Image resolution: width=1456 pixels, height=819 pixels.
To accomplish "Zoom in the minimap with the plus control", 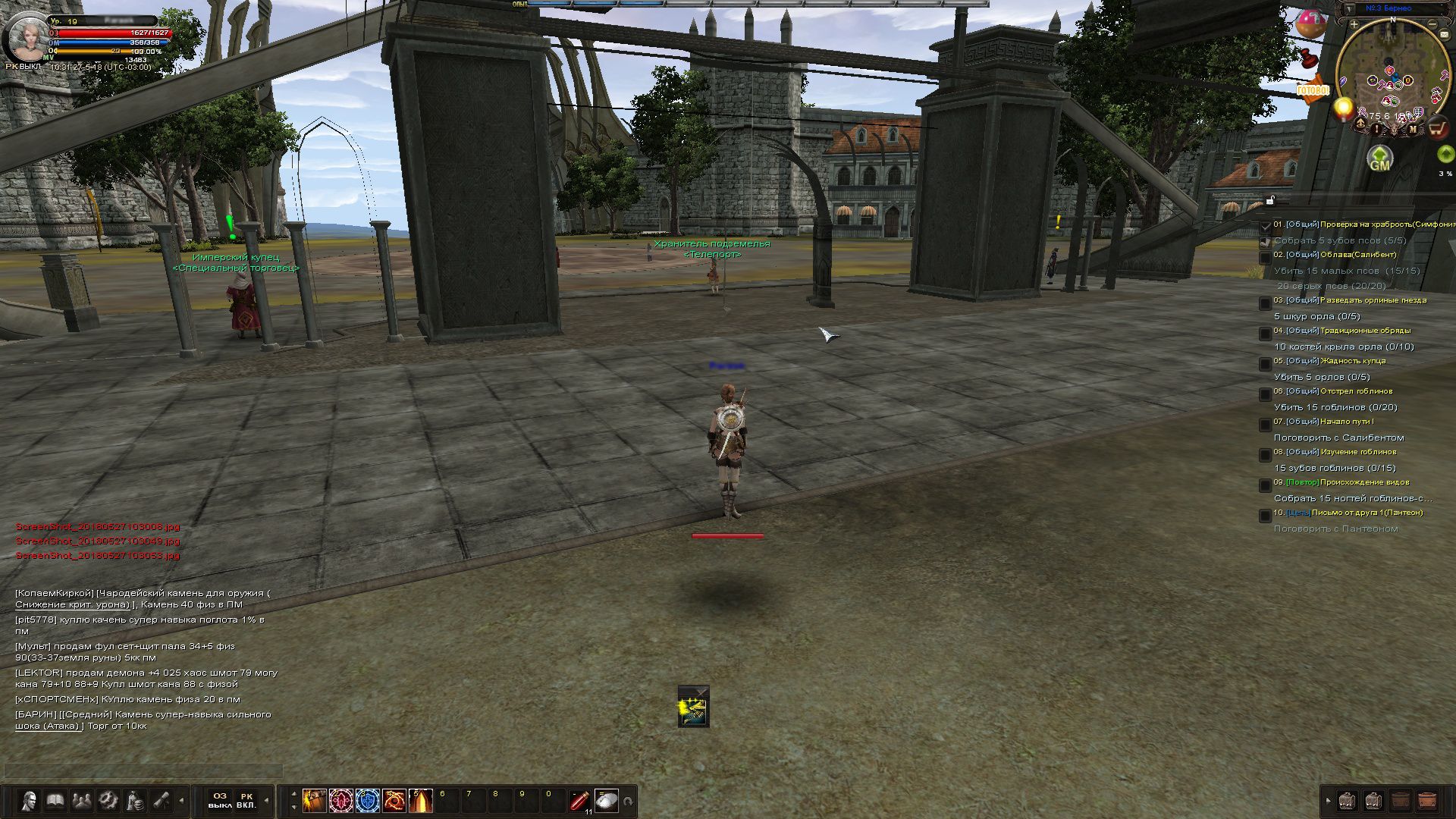I will pos(1354,24).
